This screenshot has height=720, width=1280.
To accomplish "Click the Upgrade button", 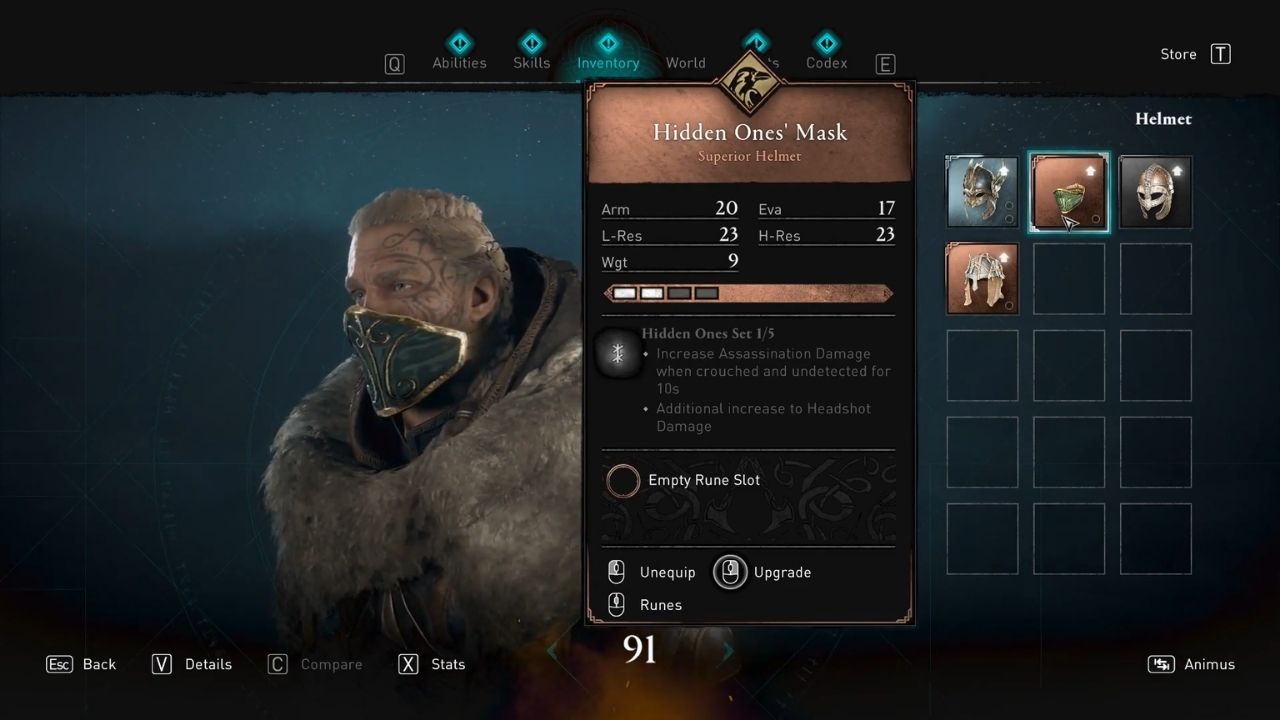I will (x=762, y=571).
